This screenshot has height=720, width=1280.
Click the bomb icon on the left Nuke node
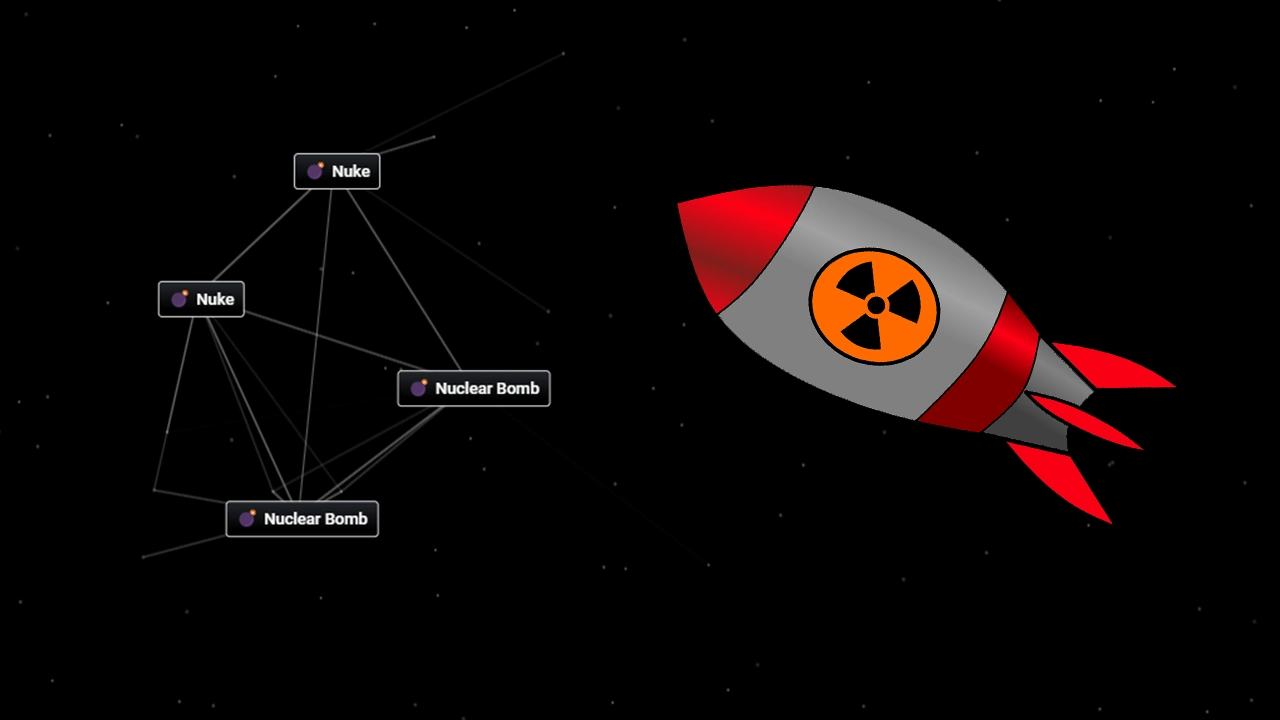pyautogui.click(x=181, y=298)
